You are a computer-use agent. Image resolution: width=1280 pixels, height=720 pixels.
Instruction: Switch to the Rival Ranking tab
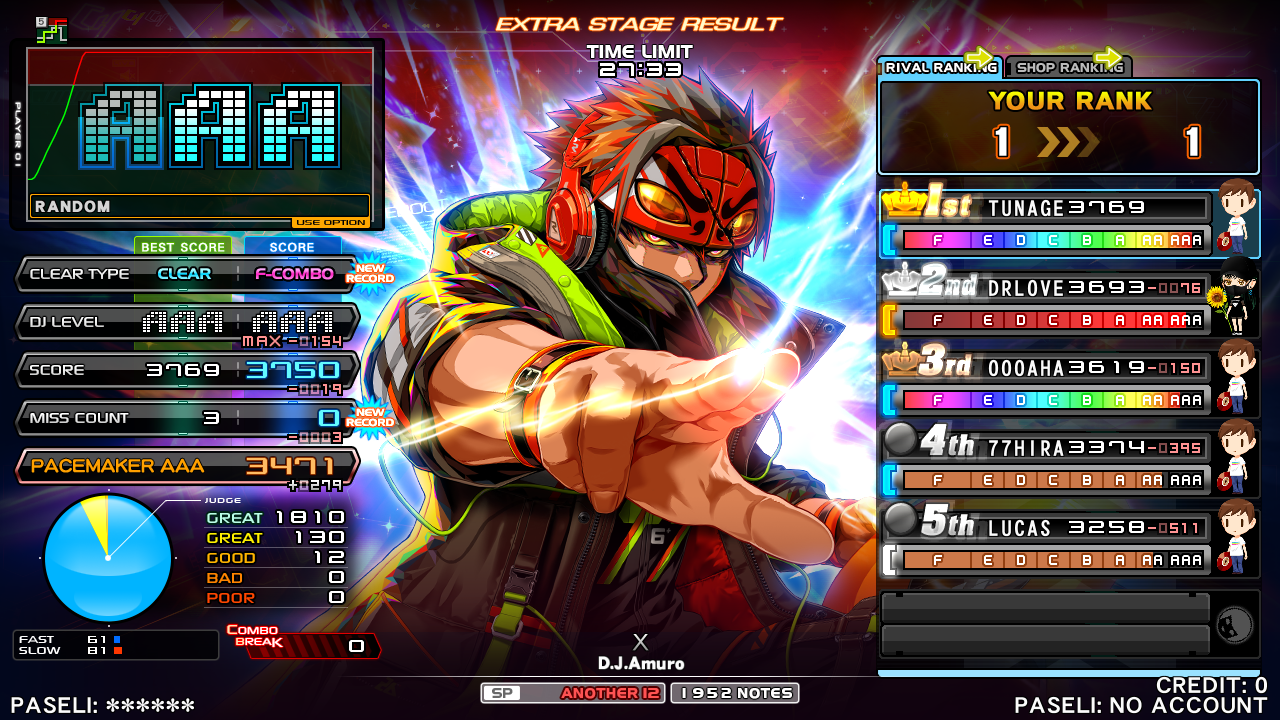click(x=939, y=67)
